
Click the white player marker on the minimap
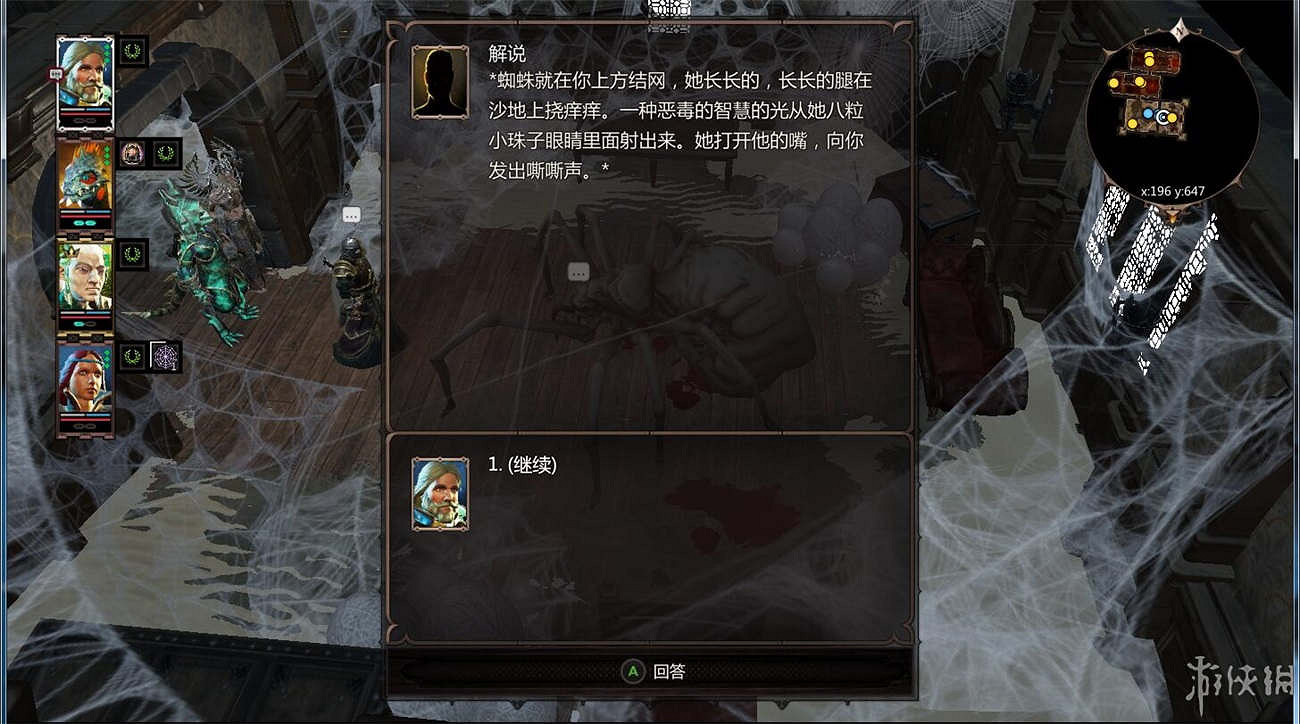coord(1163,117)
